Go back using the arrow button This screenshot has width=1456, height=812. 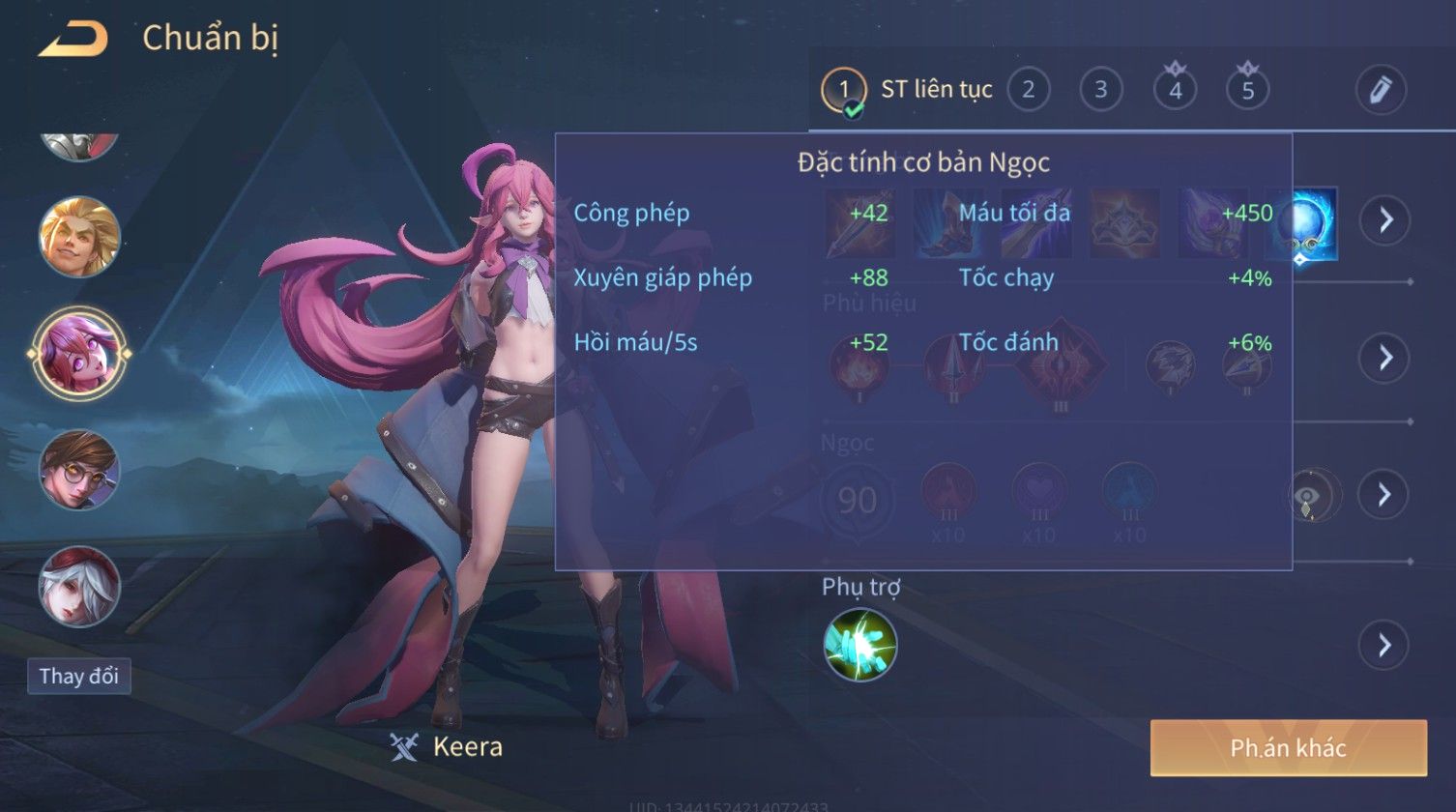click(73, 40)
